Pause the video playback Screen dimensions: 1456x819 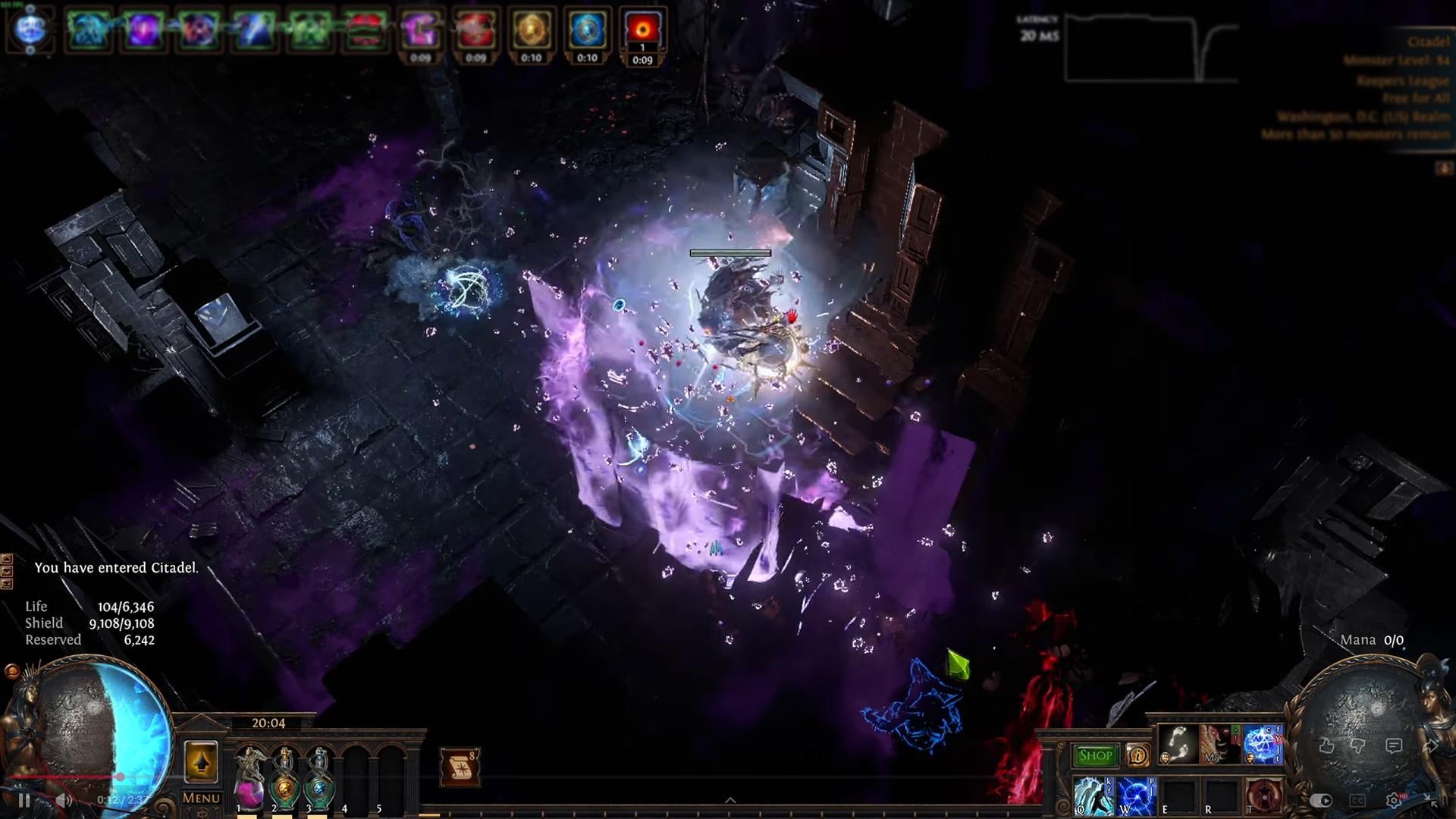tap(24, 800)
